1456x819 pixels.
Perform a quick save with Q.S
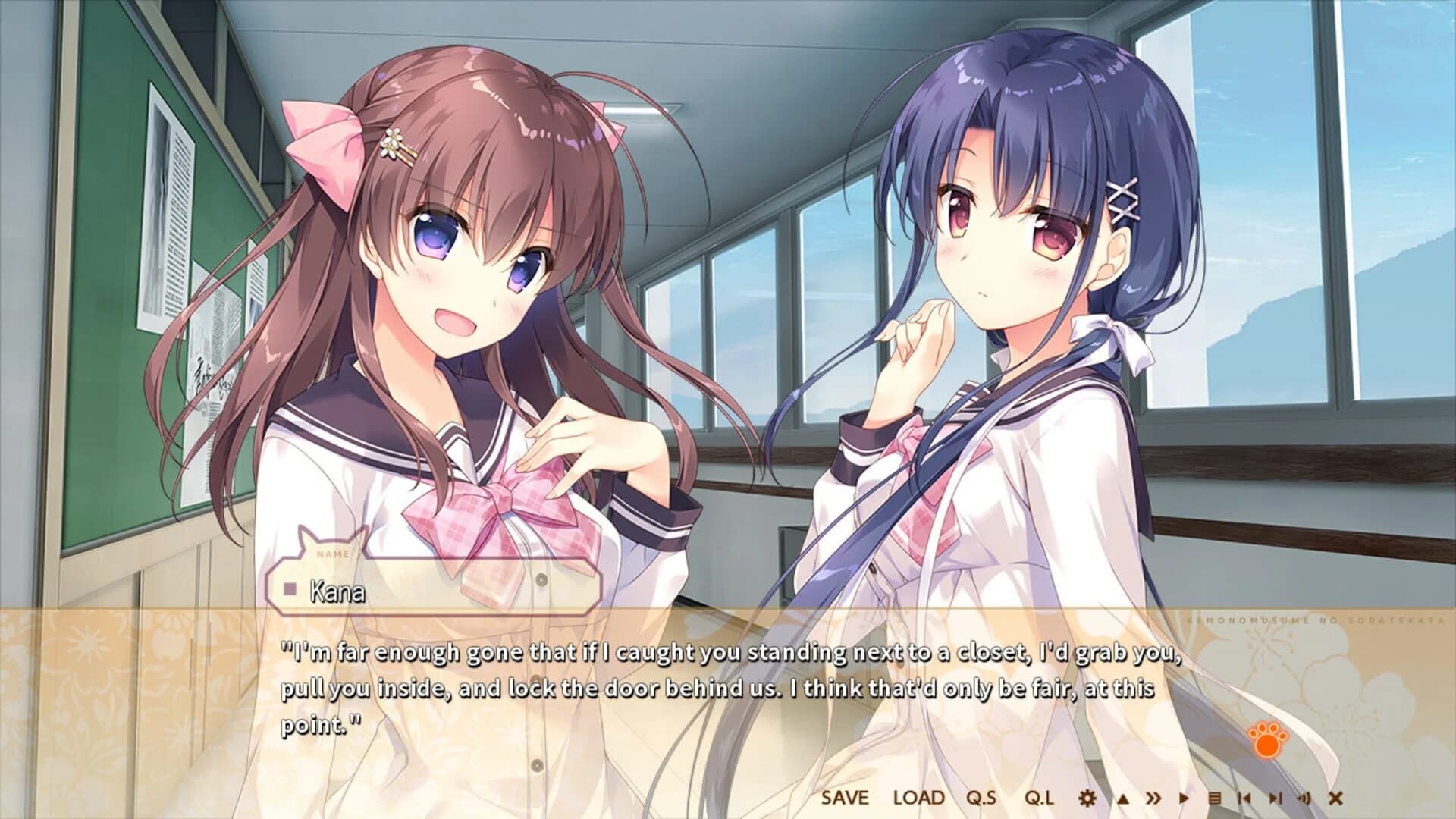pos(981,799)
